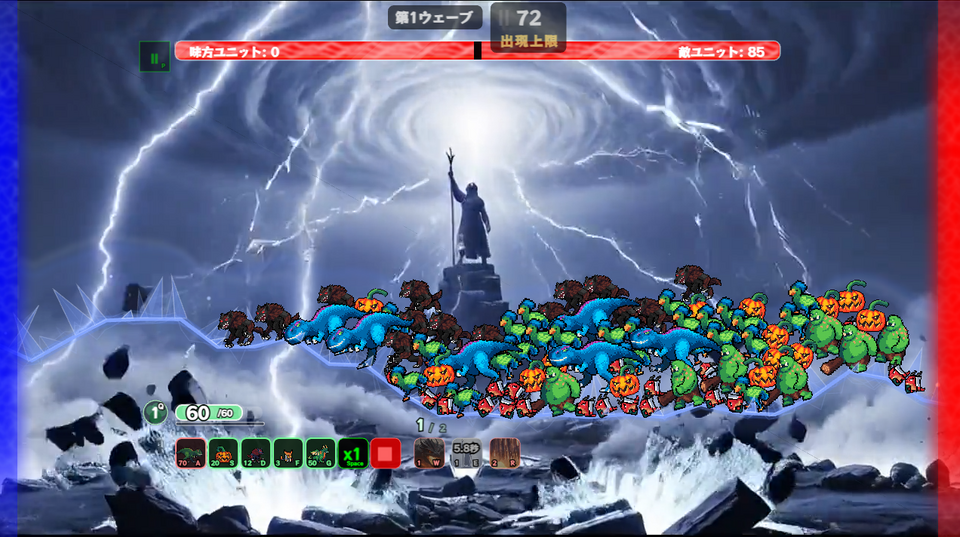
Task: Pause the game with the green pause button
Action: [x=154, y=57]
